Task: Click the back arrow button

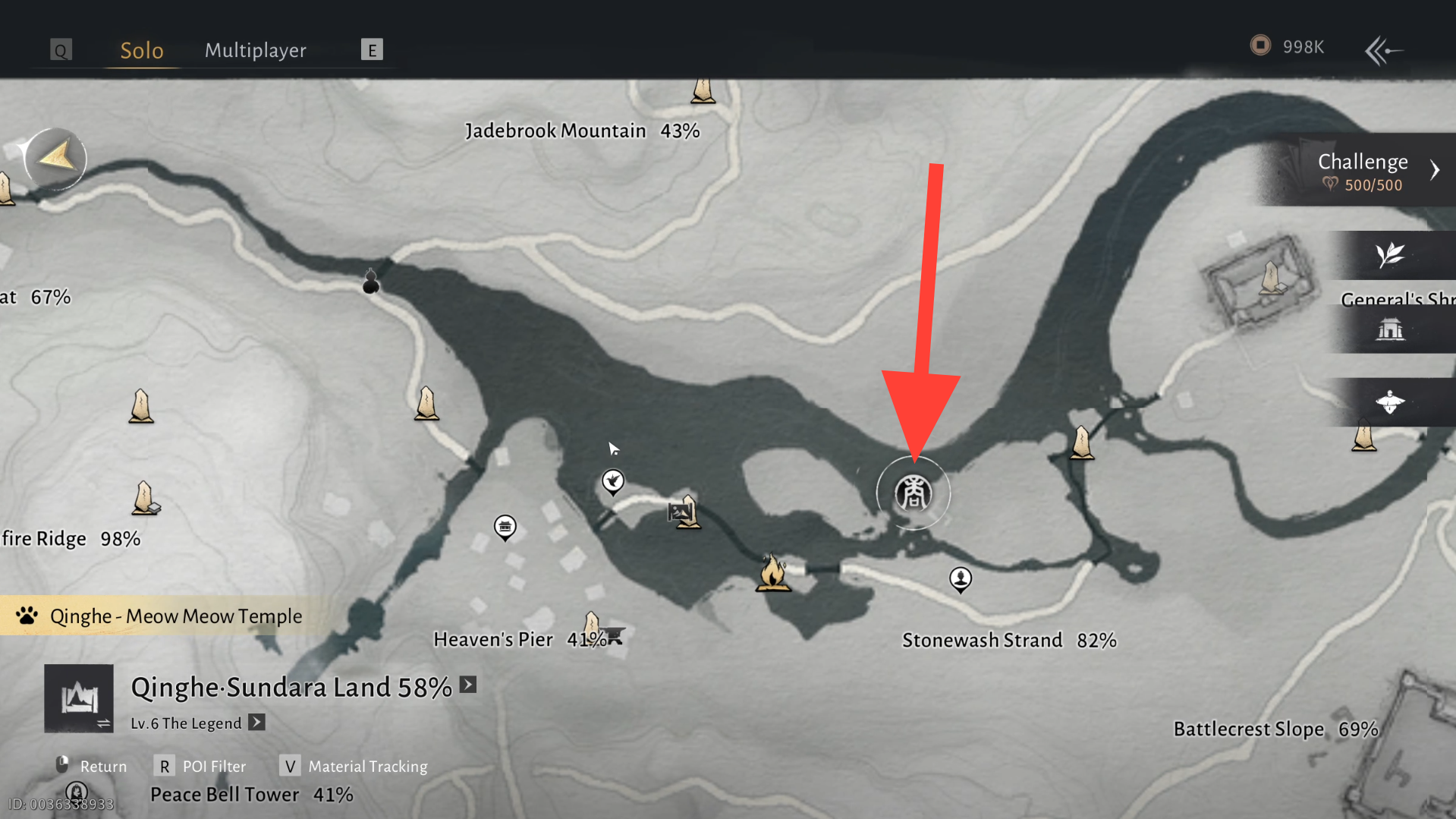Action: [x=1383, y=51]
